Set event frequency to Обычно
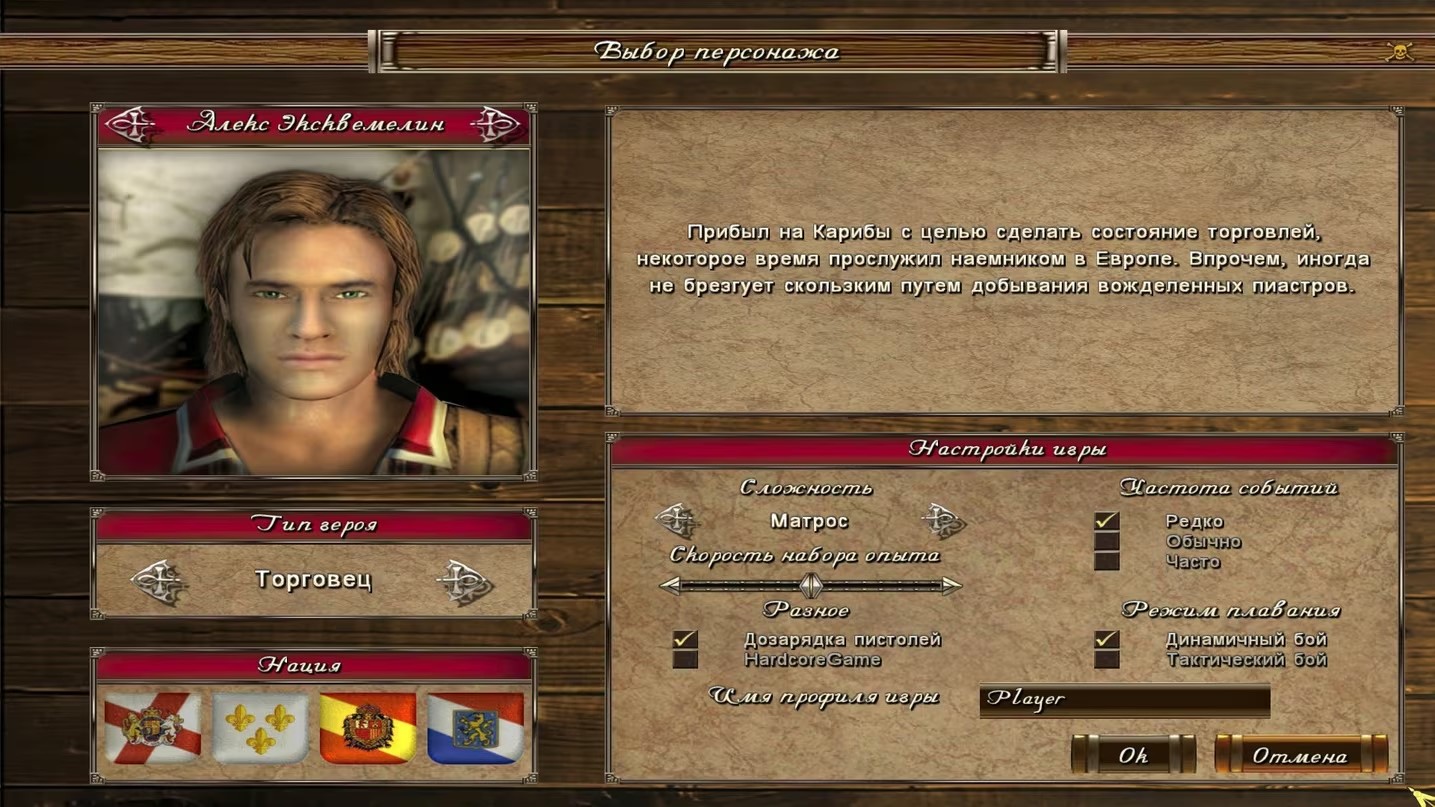This screenshot has width=1435, height=807. [1106, 542]
